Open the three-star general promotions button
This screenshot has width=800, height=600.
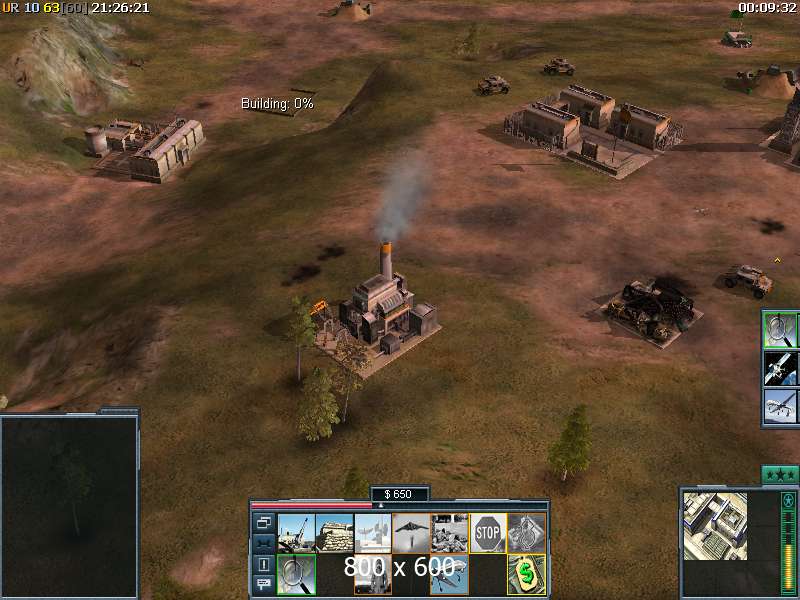click(x=780, y=473)
